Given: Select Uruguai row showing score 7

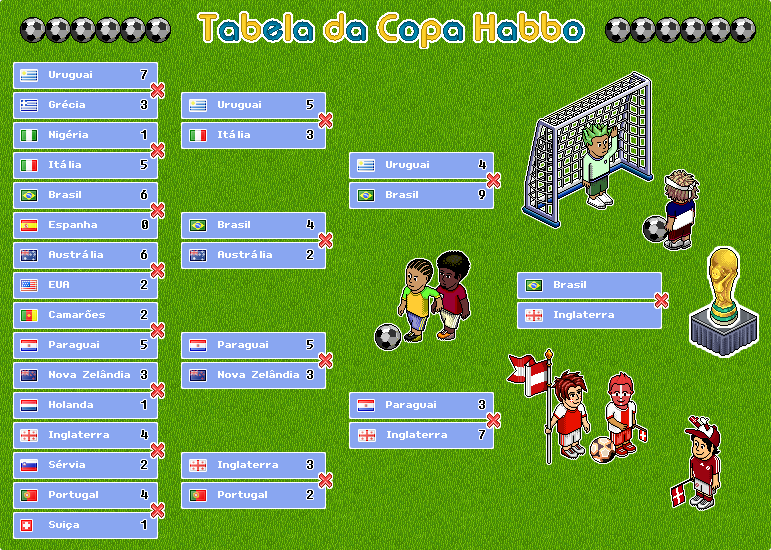Looking at the screenshot, I should 85,75.
